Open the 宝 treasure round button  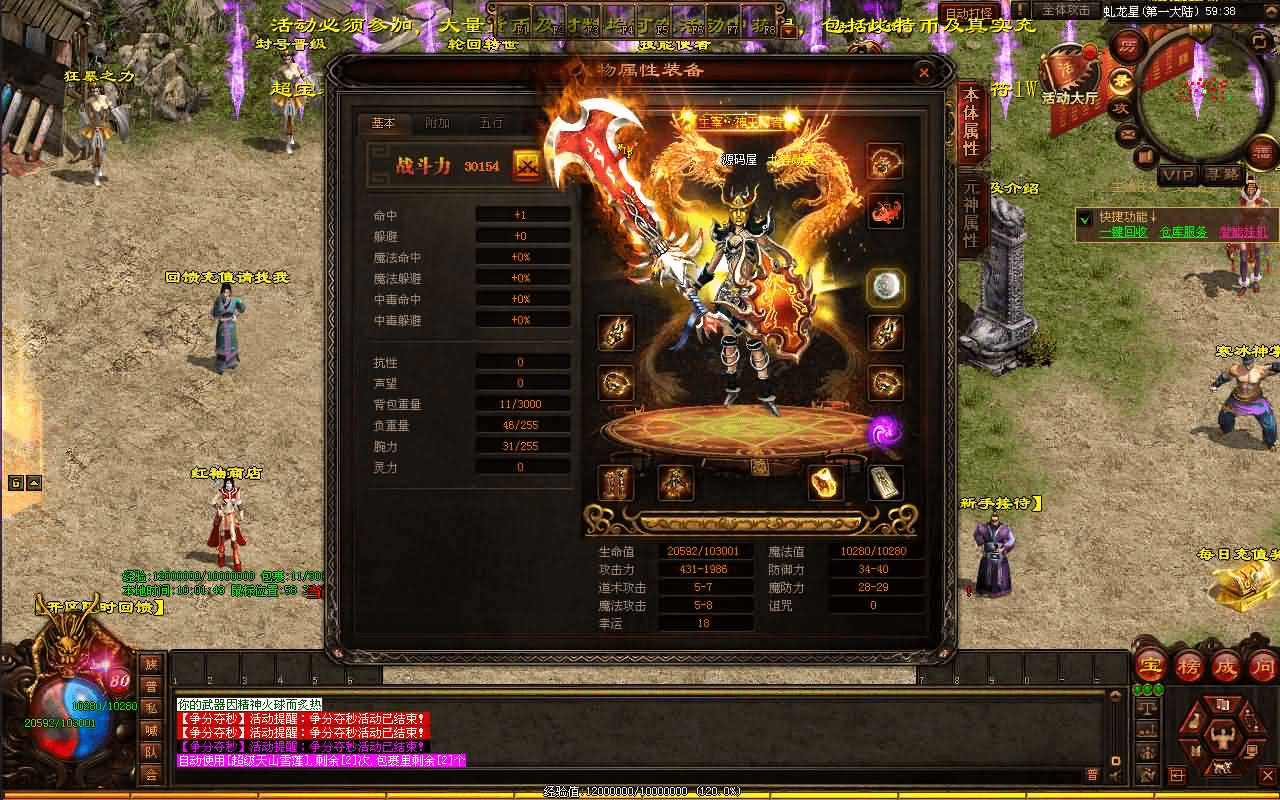pyautogui.click(x=1153, y=665)
